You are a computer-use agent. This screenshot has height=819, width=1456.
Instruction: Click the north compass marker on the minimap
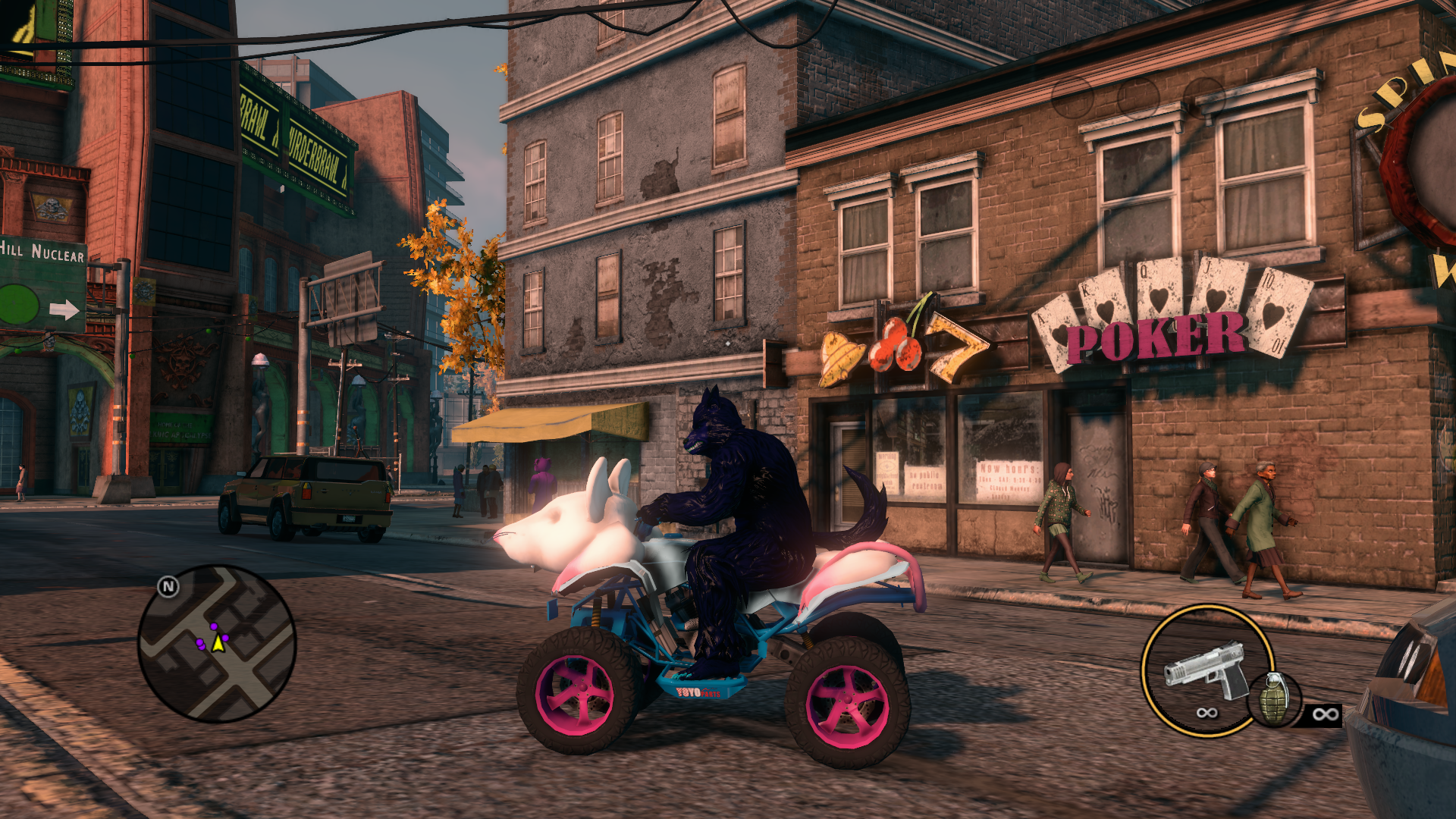point(168,586)
